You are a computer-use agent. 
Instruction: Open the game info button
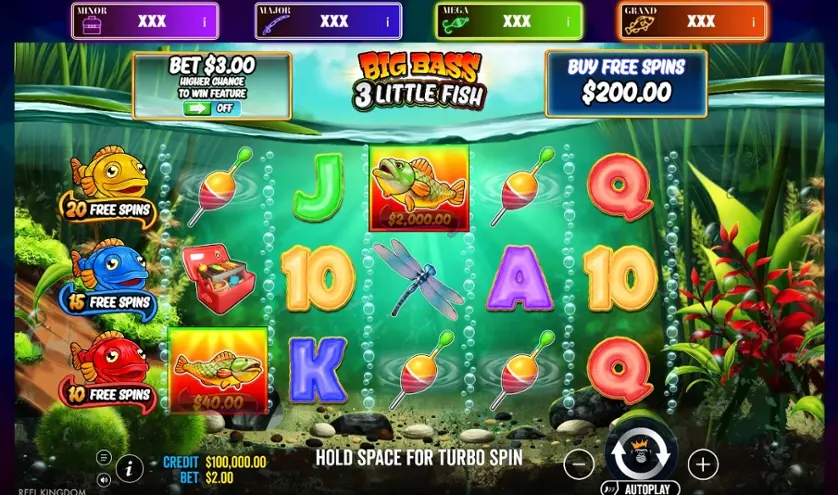(x=129, y=467)
